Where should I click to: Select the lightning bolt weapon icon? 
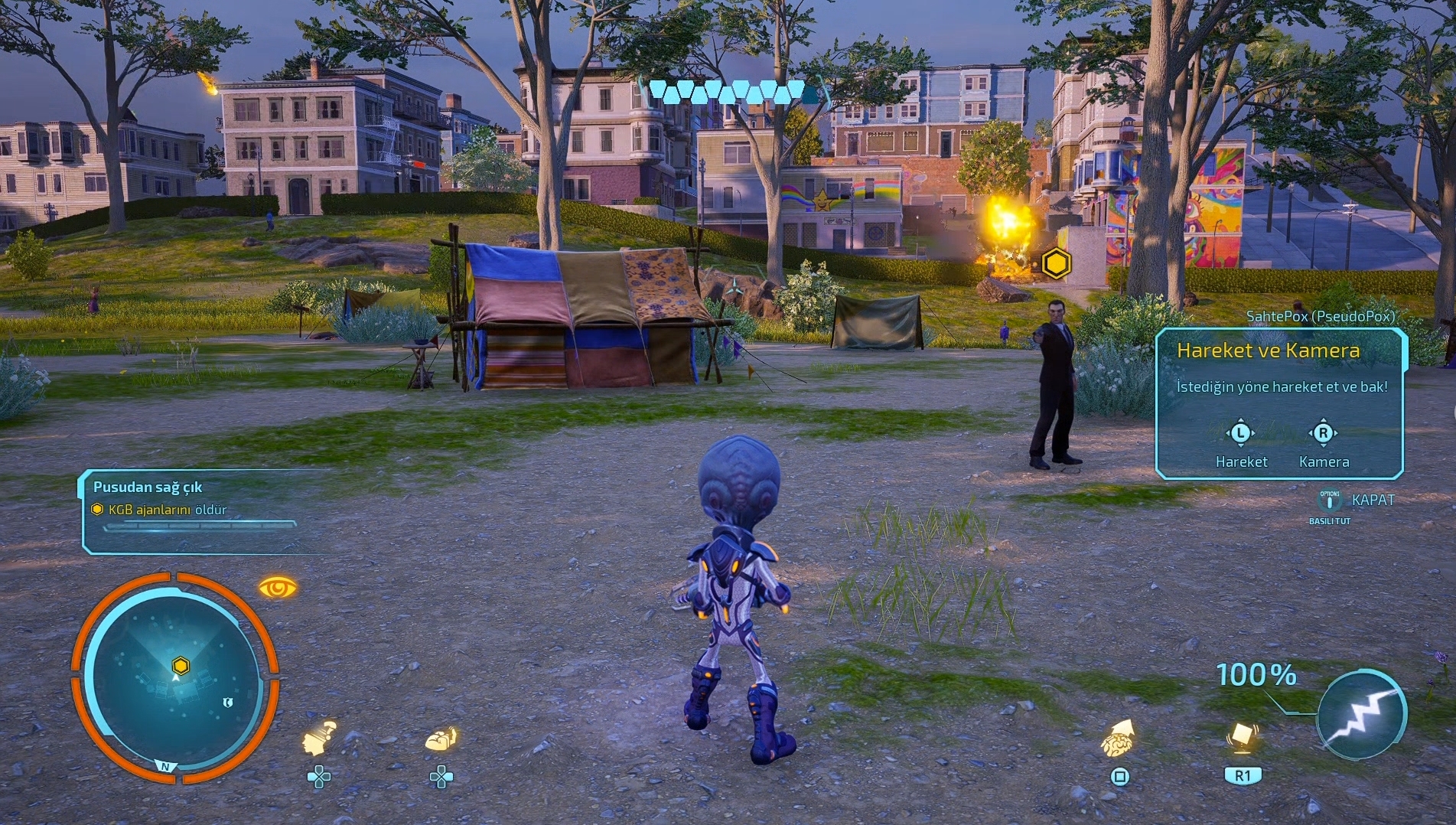point(1362,714)
